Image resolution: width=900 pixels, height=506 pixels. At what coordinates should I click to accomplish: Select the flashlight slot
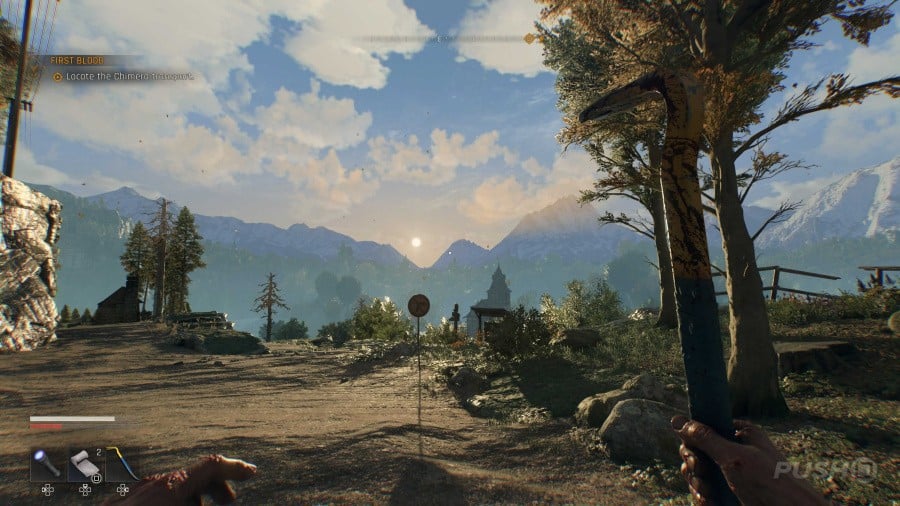click(x=47, y=464)
